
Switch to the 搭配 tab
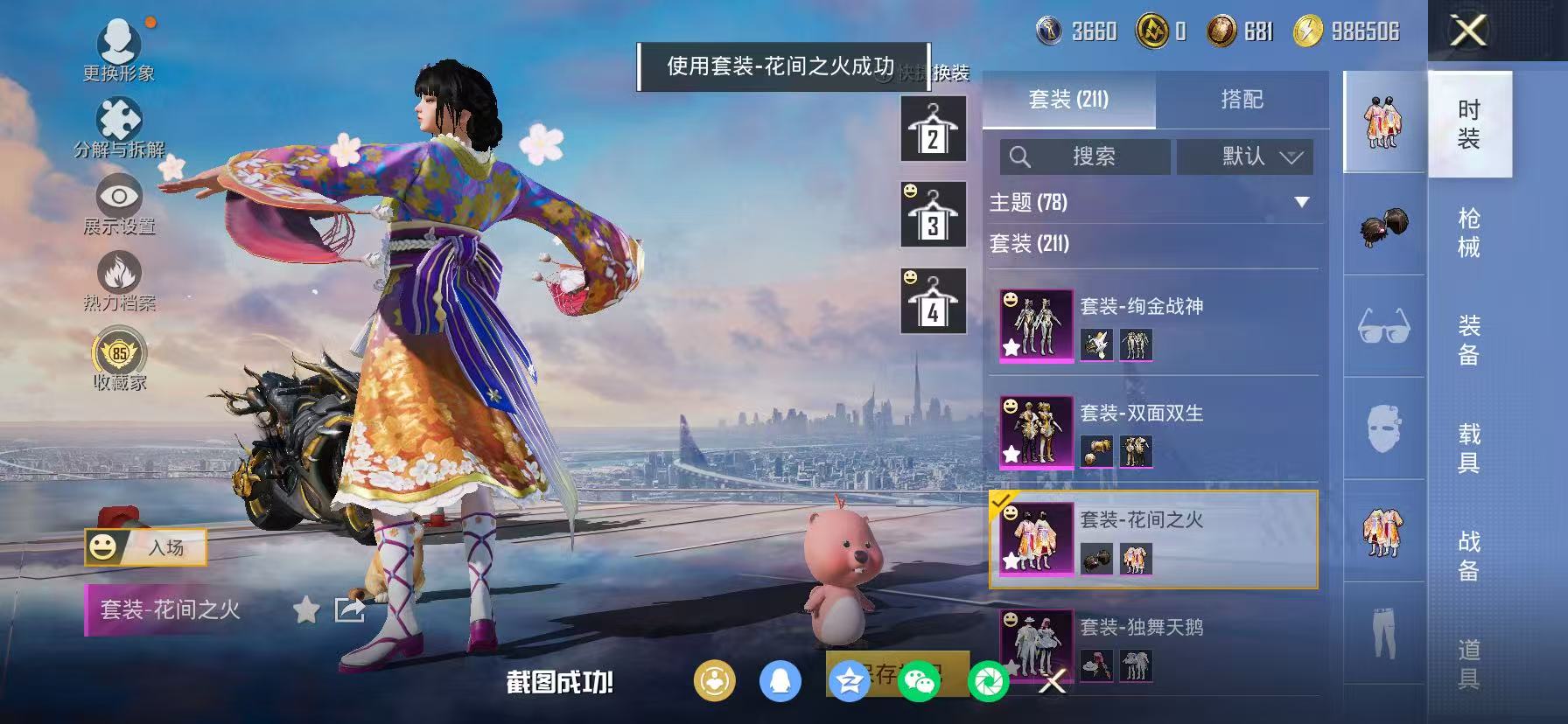pyautogui.click(x=1242, y=100)
